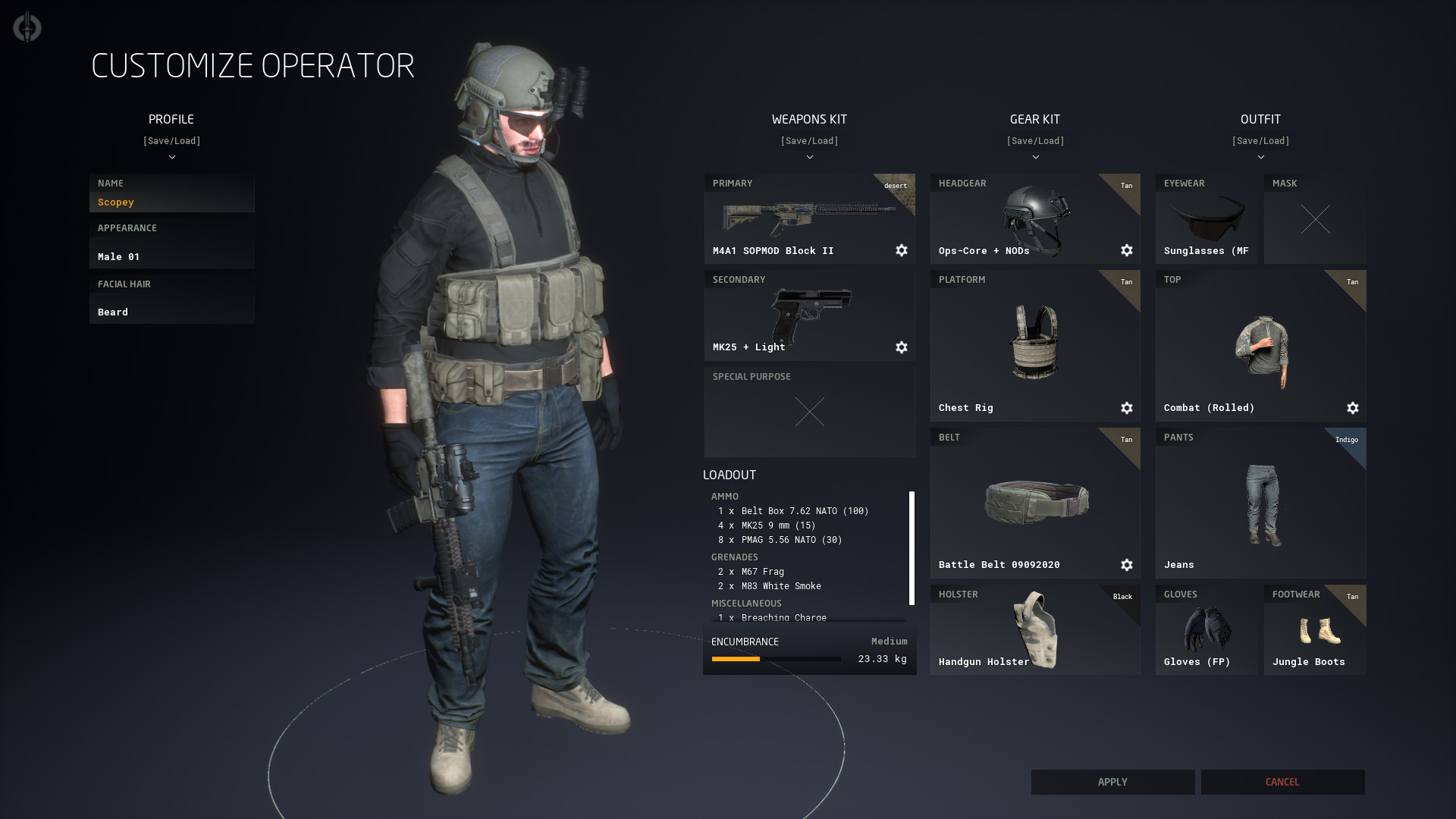Open Save/Load for the Outfit
Viewport: 1456px width, 819px height.
(1261, 140)
